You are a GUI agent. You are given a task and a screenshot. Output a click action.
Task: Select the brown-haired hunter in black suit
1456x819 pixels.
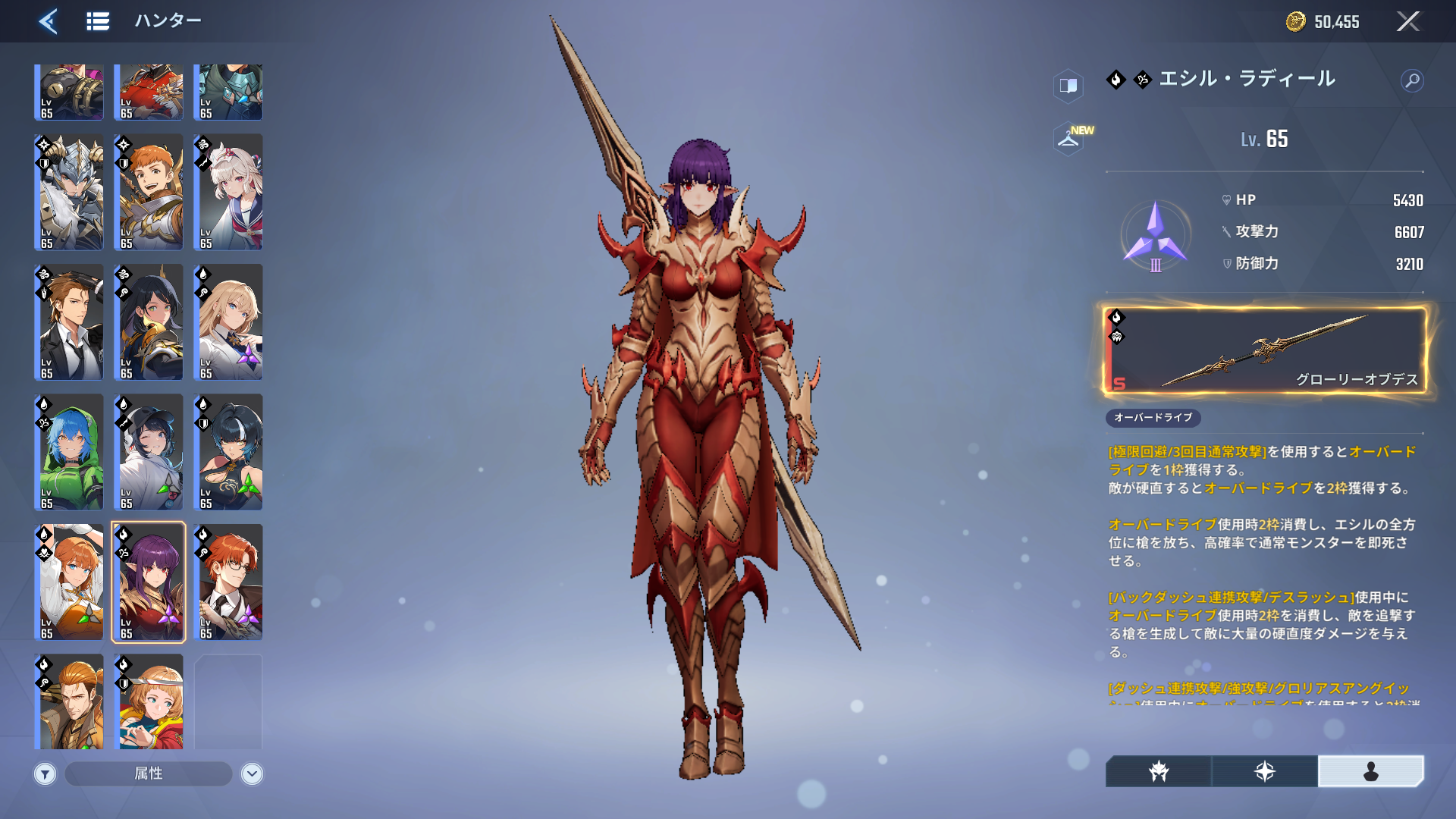69,322
